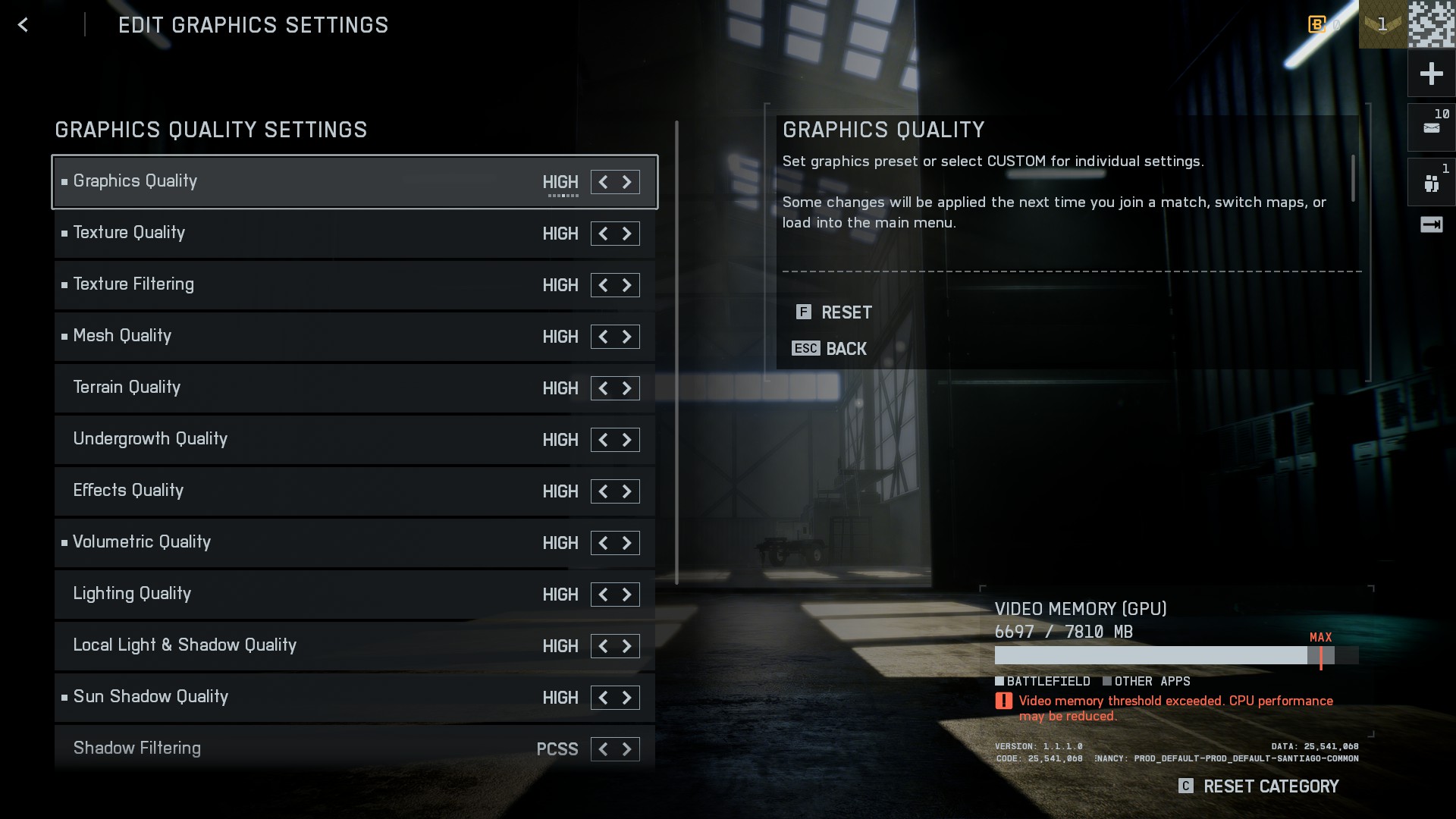The height and width of the screenshot is (819, 1456).
Task: Increase Sun Shadow Quality with the right arrow
Action: point(627,698)
